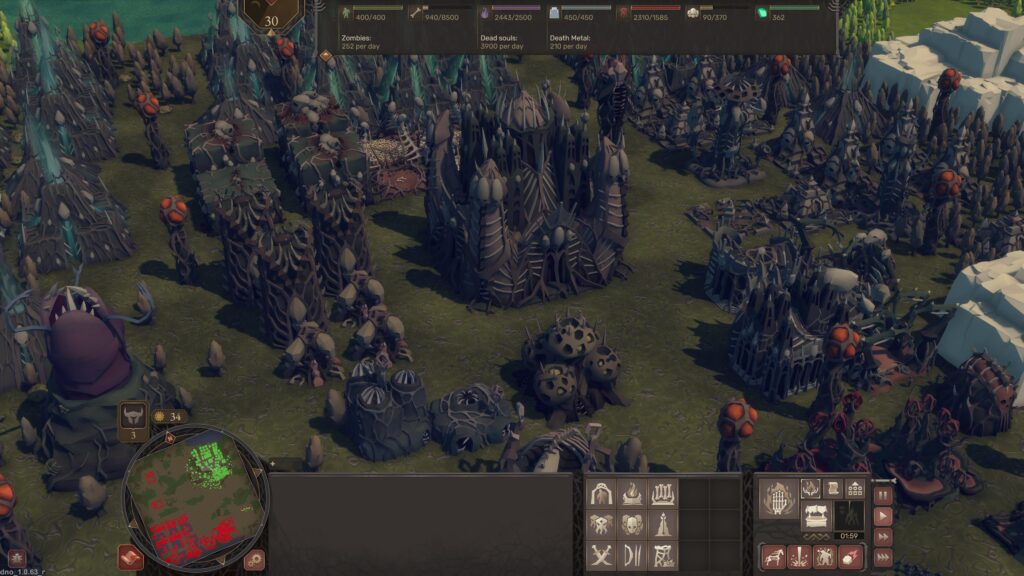The width and height of the screenshot is (1024, 576).
Task: Select the stone archway build category
Action: (601, 493)
